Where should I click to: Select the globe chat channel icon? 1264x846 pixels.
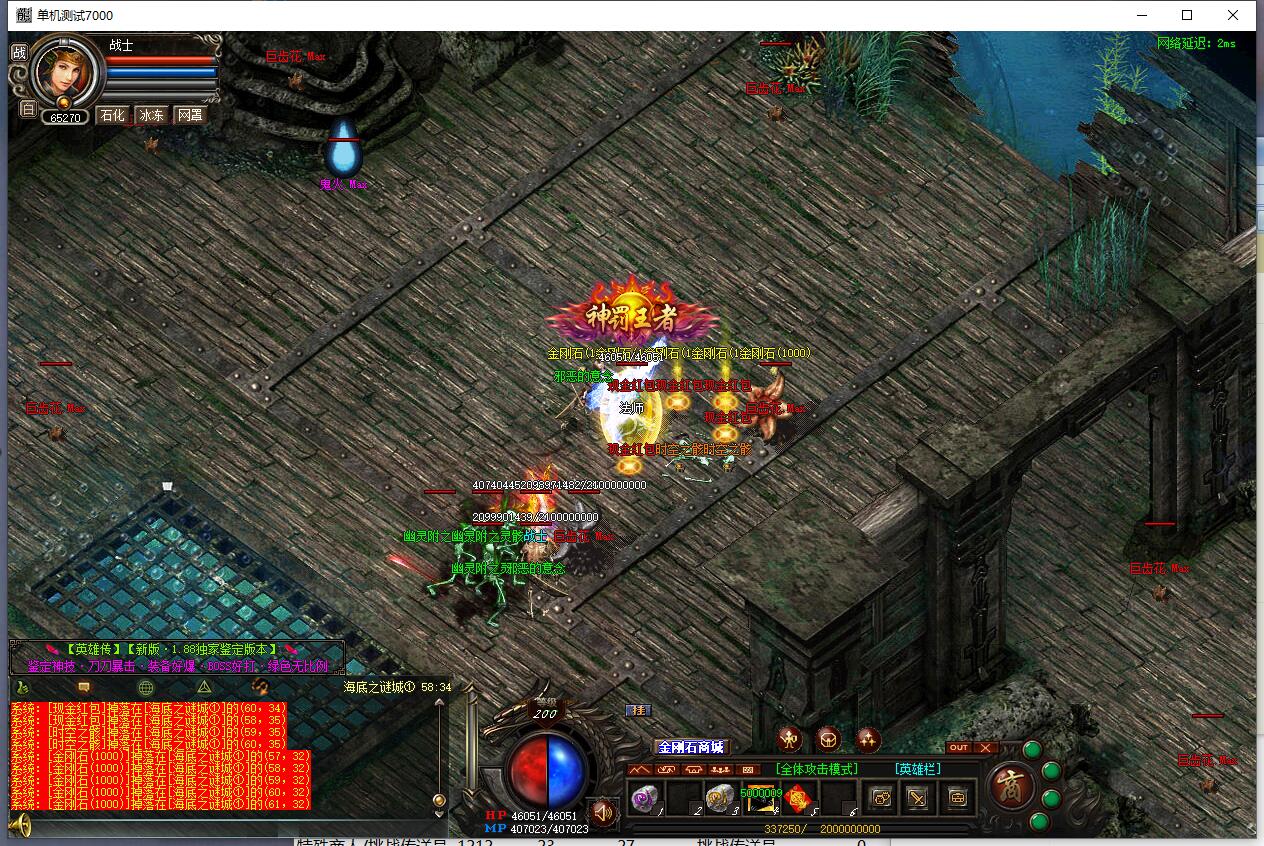tap(146, 687)
